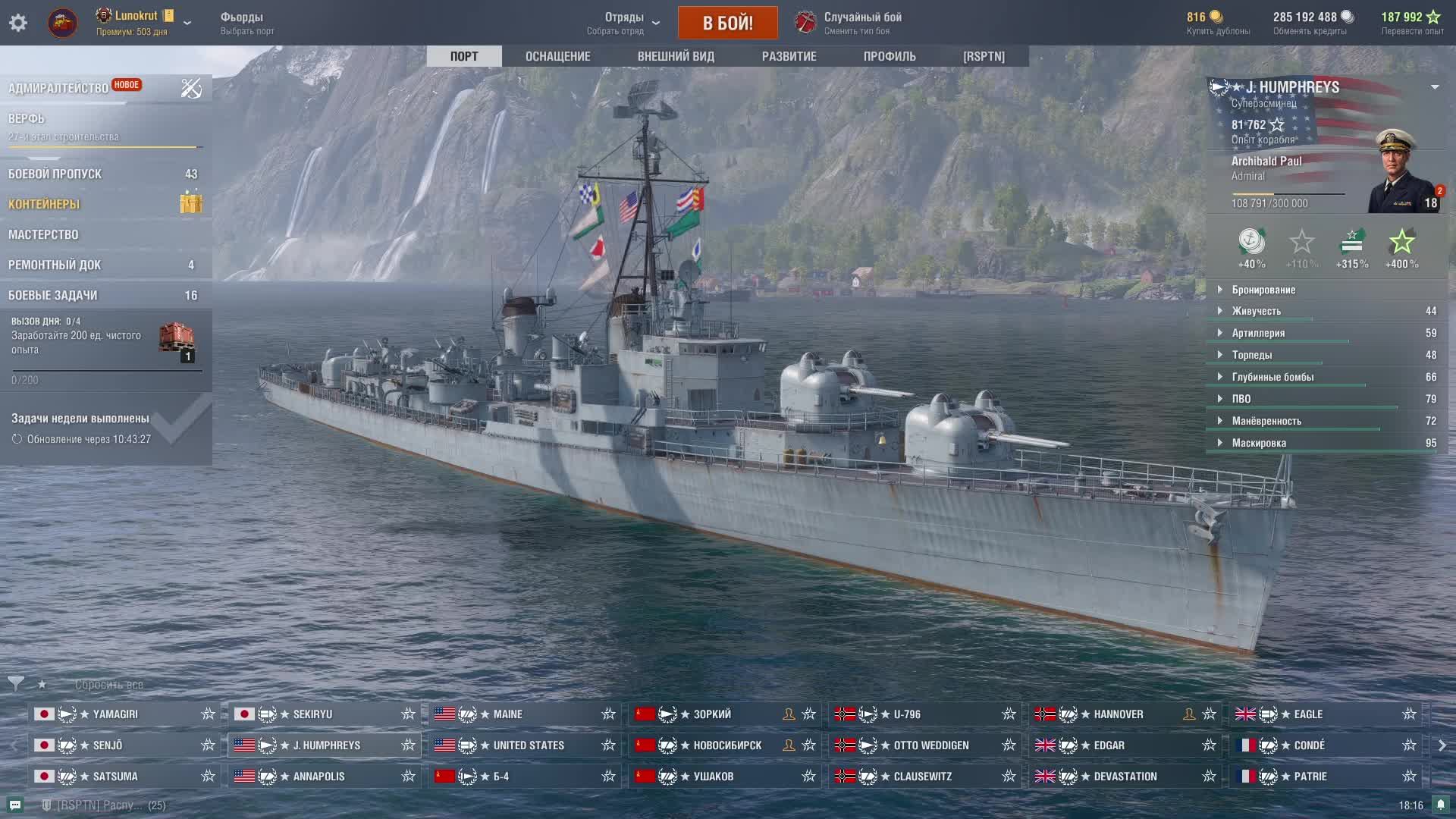Open the ship carousel filter
The width and height of the screenshot is (1456, 819).
tap(15, 684)
